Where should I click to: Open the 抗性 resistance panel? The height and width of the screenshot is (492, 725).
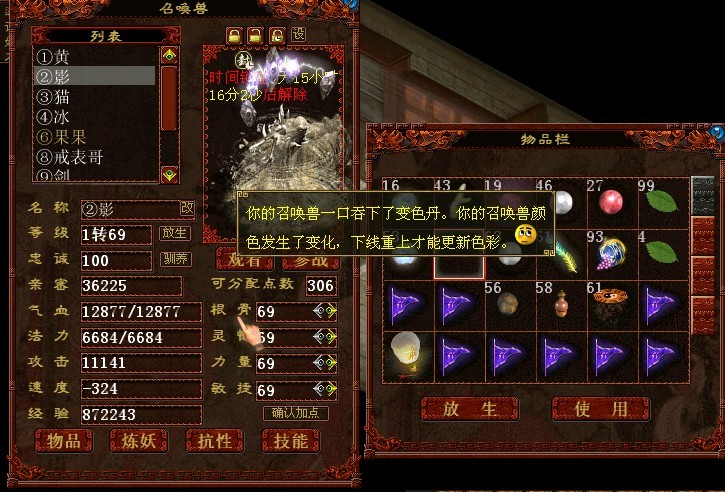pyautogui.click(x=214, y=441)
